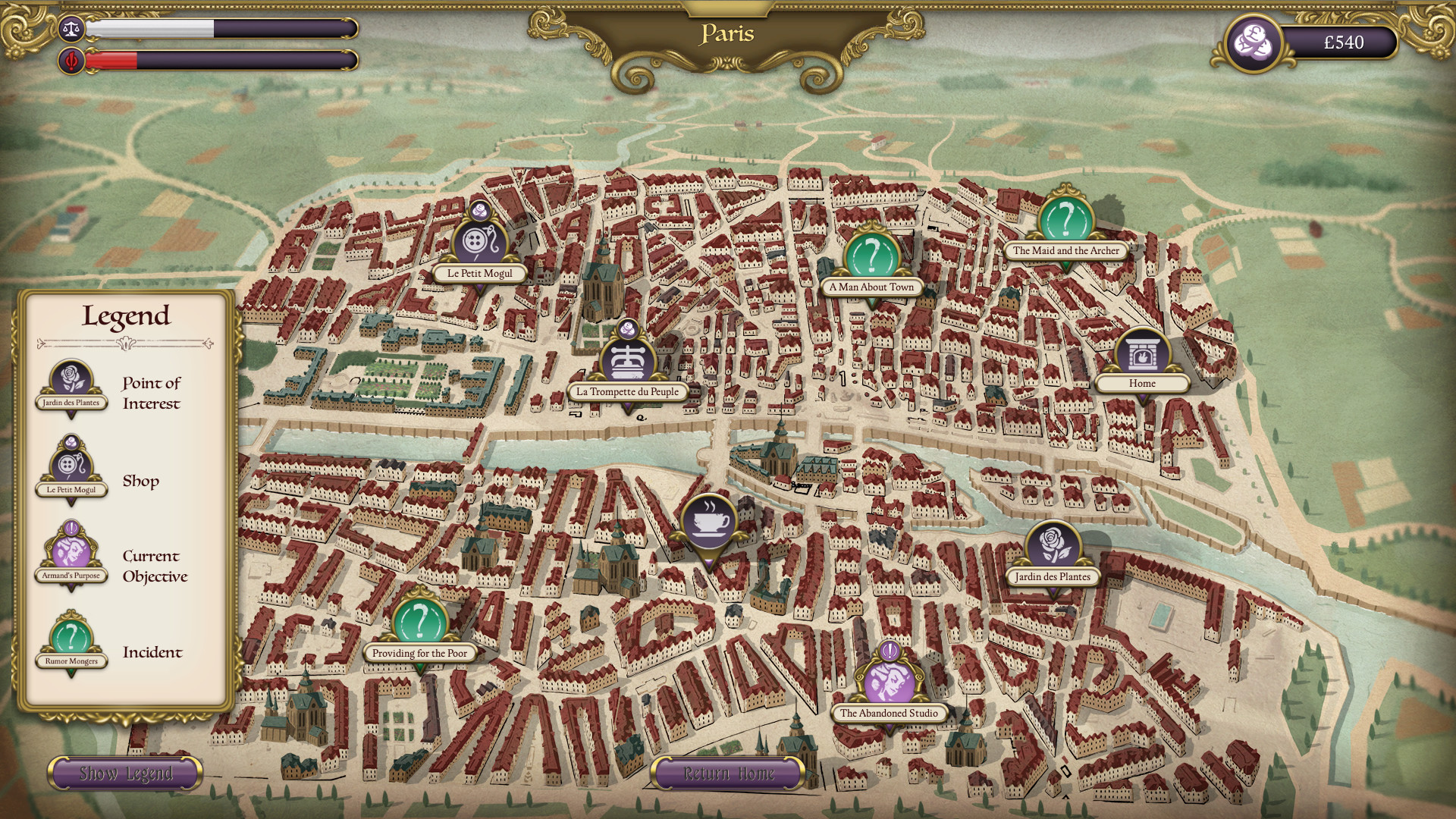
Task: Click the rose currency emblem near £540
Action: tap(1253, 43)
